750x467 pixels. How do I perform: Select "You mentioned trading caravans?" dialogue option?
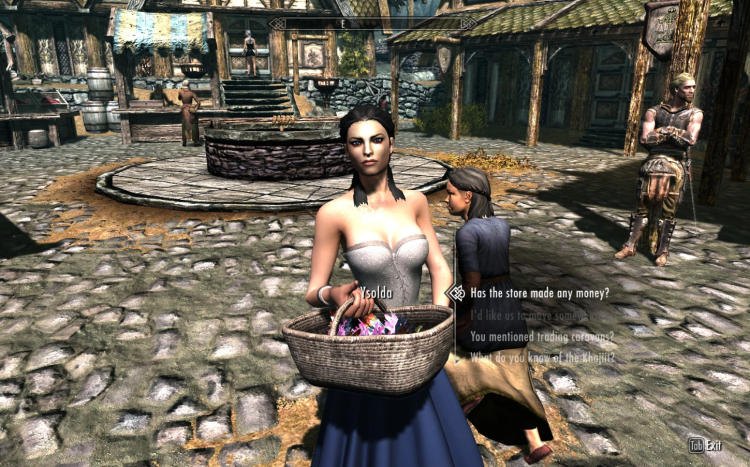[x=542, y=337]
